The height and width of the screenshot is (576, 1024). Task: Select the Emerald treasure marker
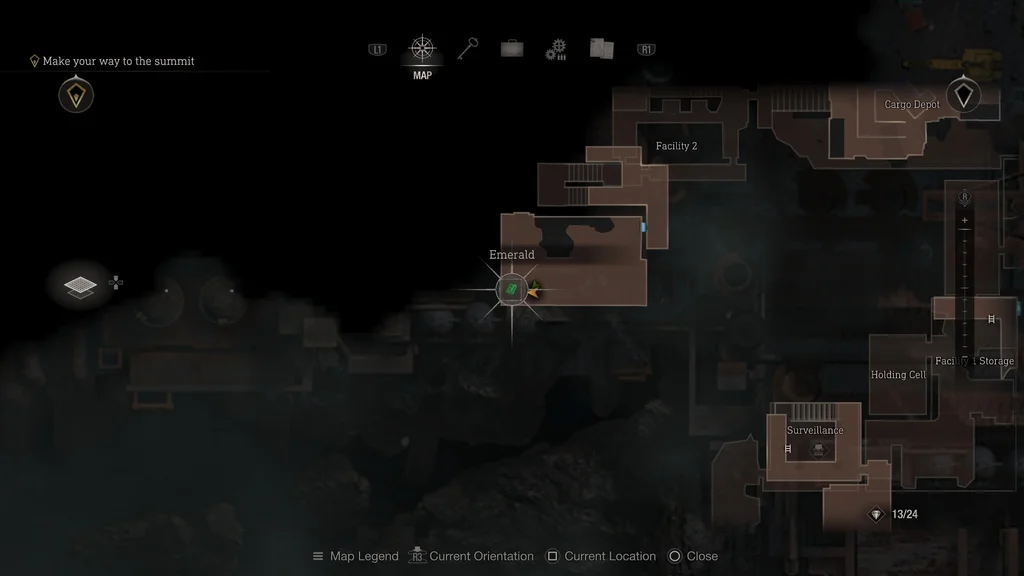click(511, 290)
